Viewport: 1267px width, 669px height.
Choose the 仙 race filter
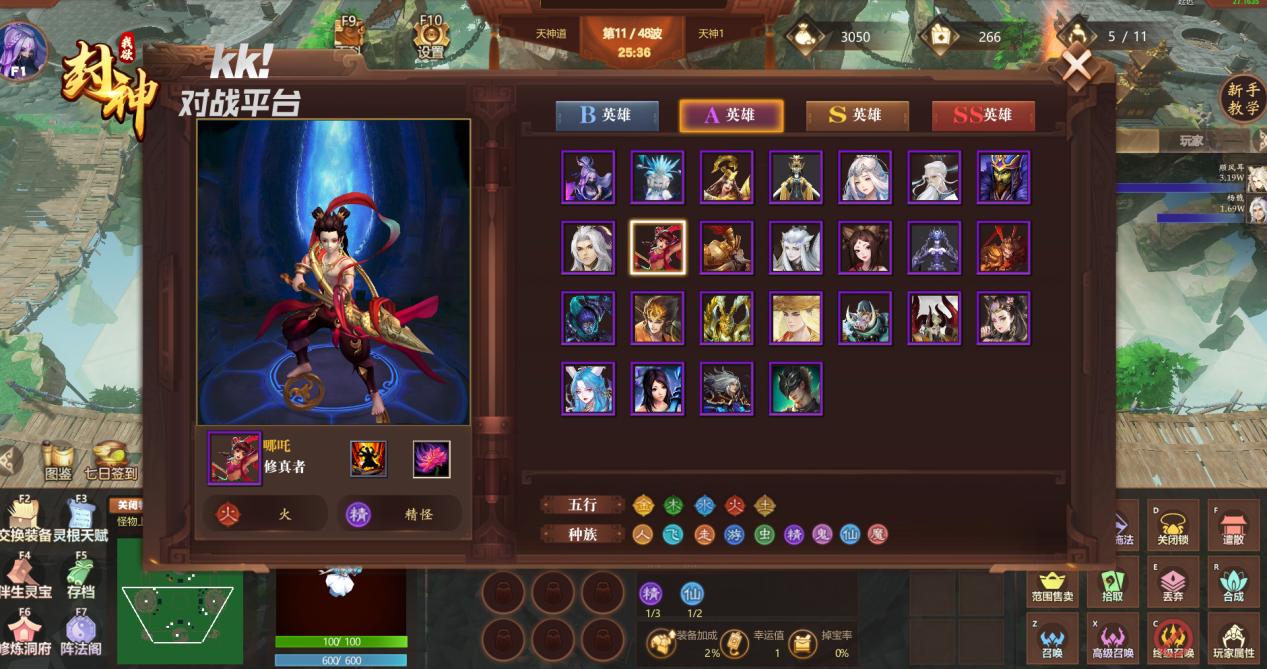pos(849,535)
